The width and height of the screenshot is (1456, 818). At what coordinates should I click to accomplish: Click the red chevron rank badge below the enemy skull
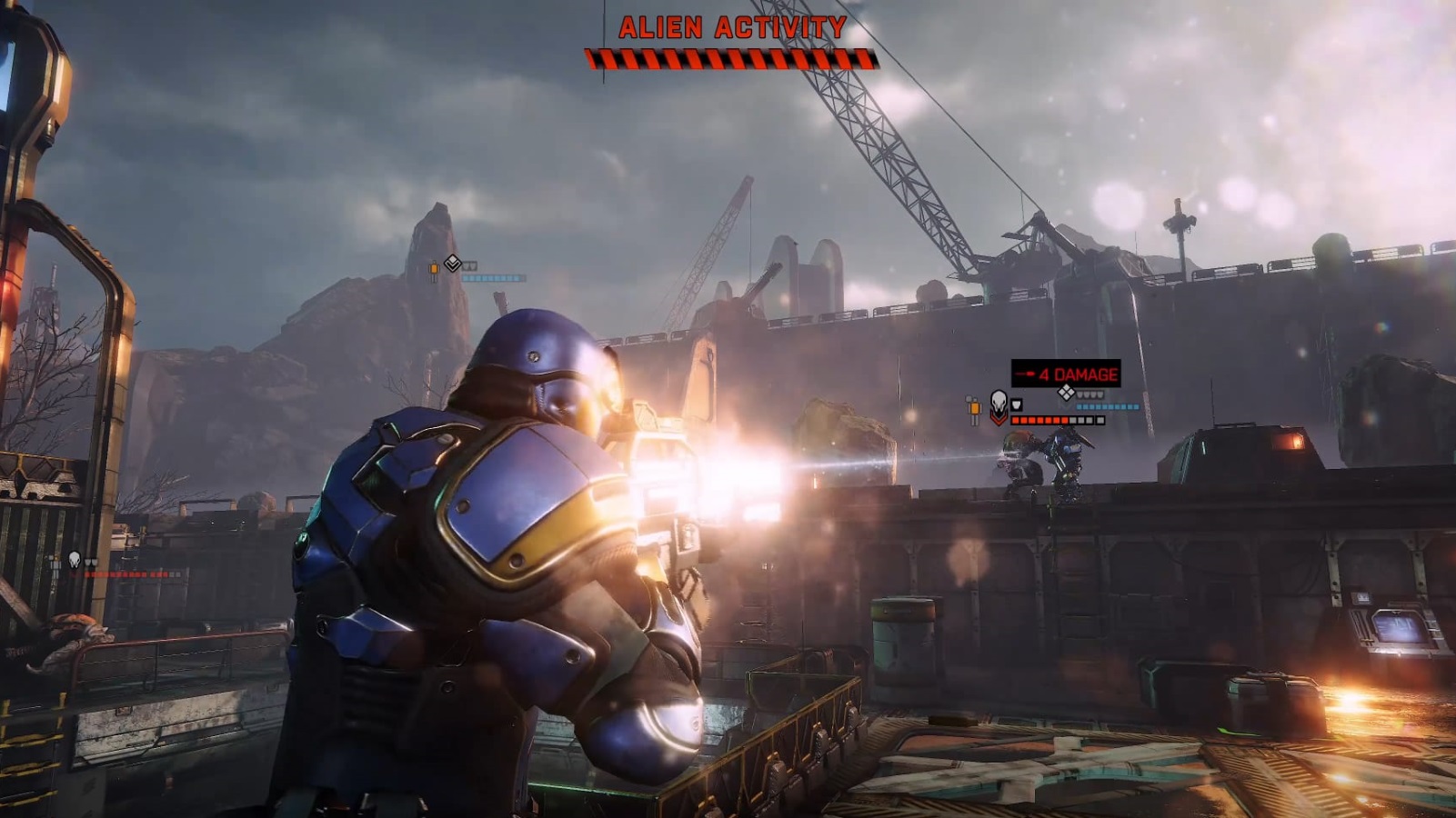click(x=999, y=419)
